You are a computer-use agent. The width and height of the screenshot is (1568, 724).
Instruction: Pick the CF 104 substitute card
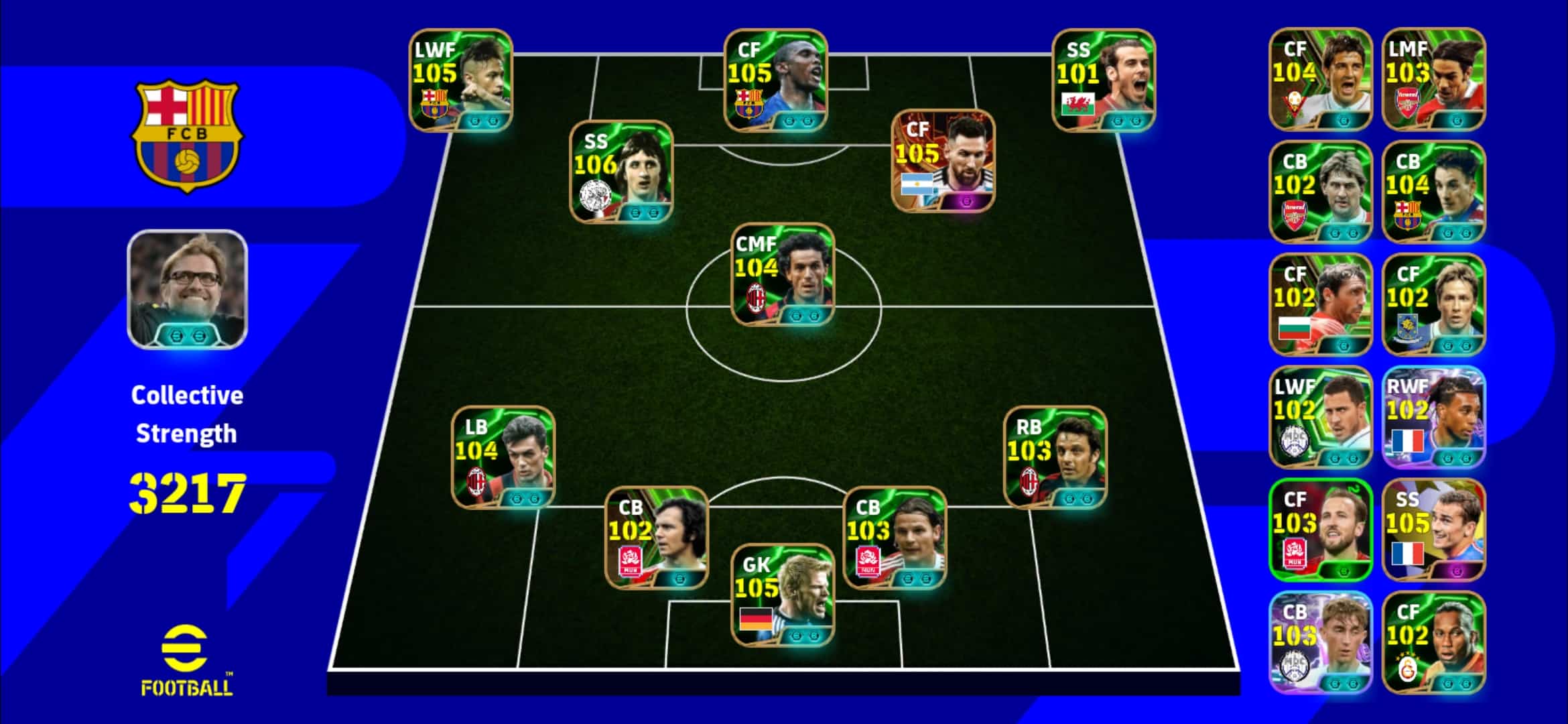click(1320, 79)
